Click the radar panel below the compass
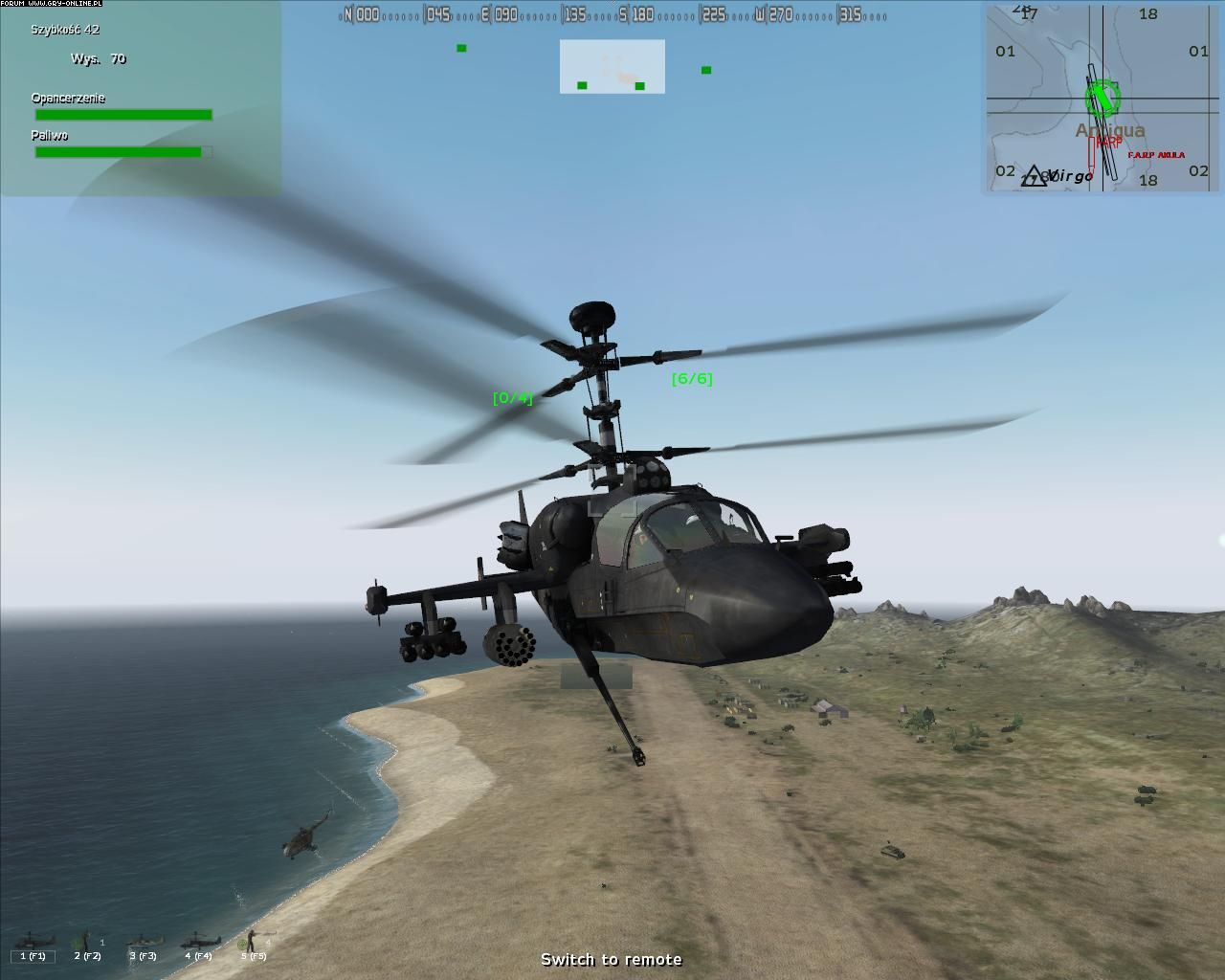1225x980 pixels. pyautogui.click(x=612, y=67)
